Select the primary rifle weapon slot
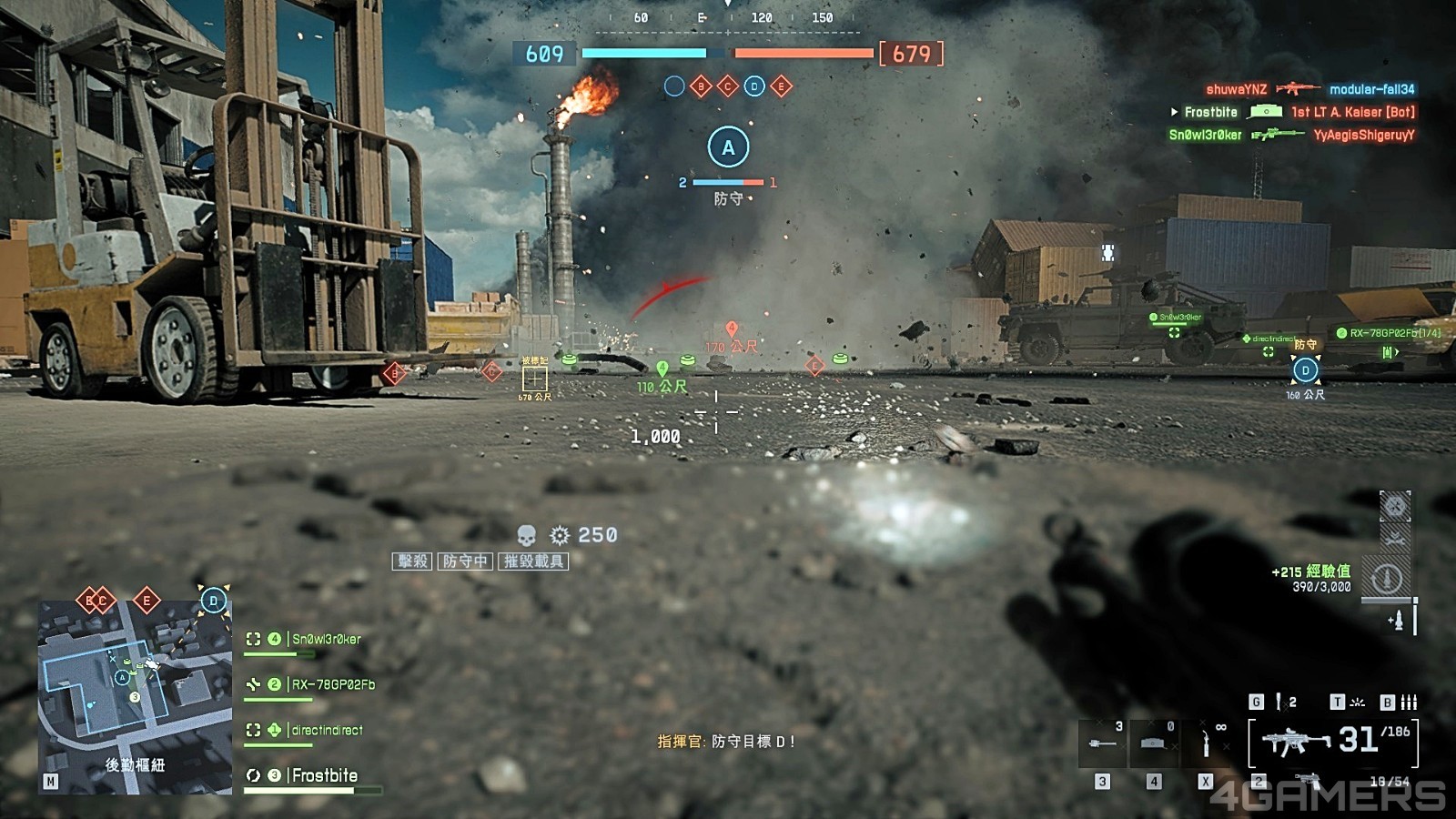Screen dimensions: 1456x819 [x=1332, y=742]
